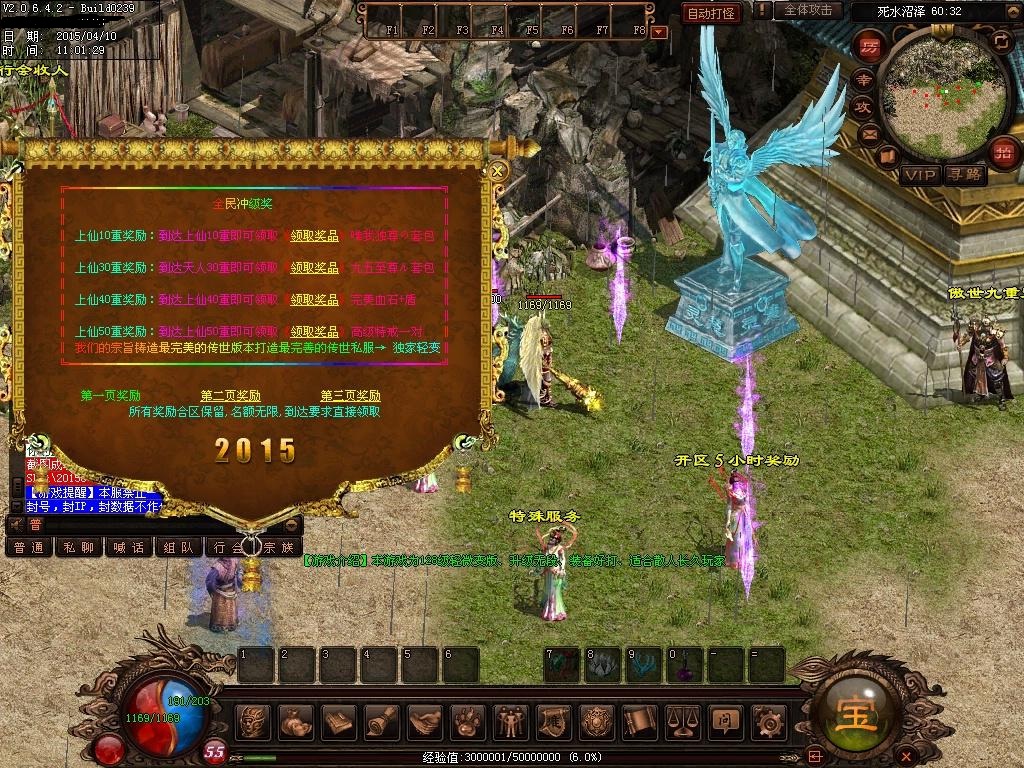Open the handshake trade icon
Viewport: 1024px width, 768px height.
(425, 720)
